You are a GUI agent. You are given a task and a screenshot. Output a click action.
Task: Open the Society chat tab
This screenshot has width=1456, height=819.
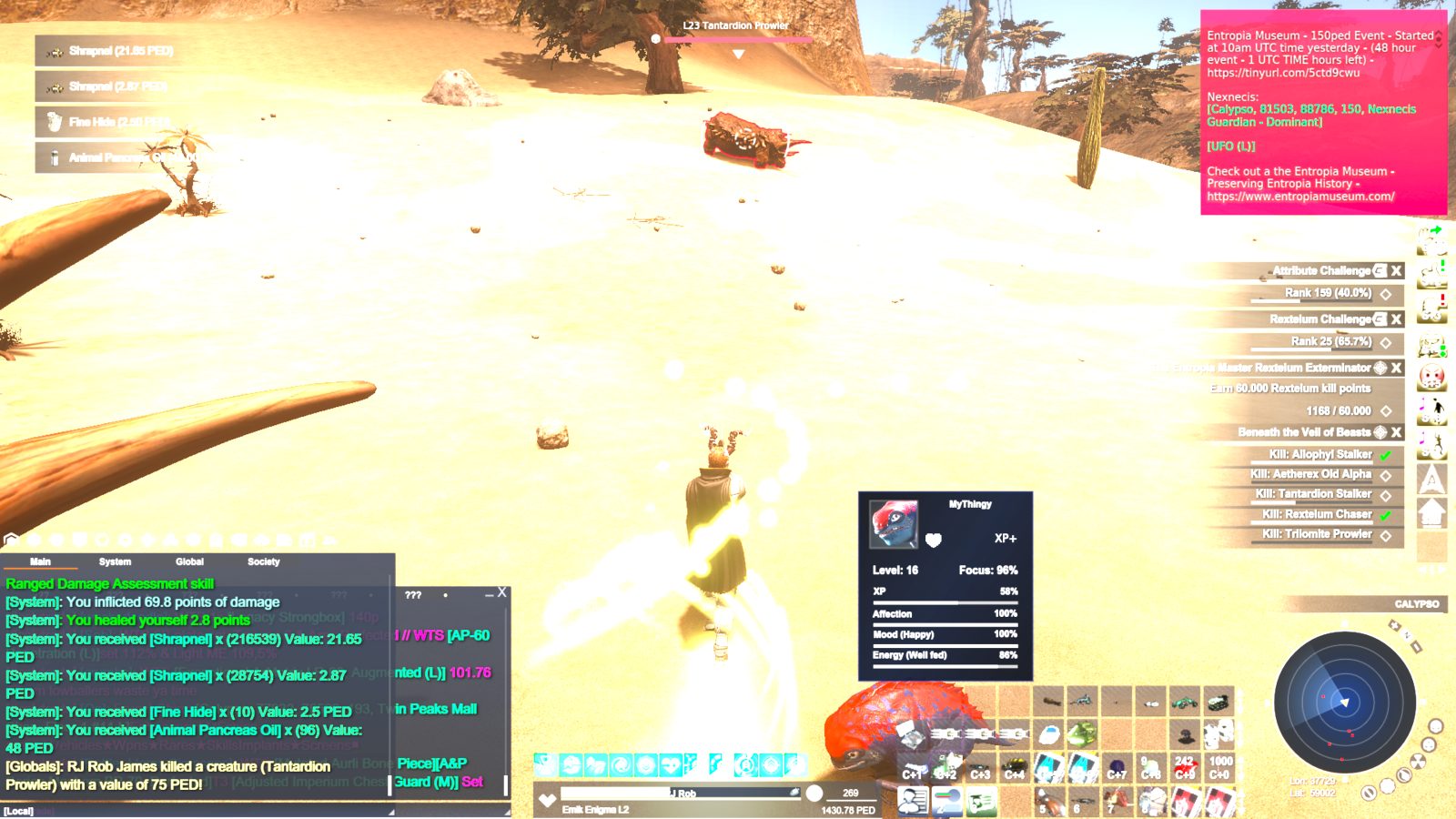tap(264, 561)
